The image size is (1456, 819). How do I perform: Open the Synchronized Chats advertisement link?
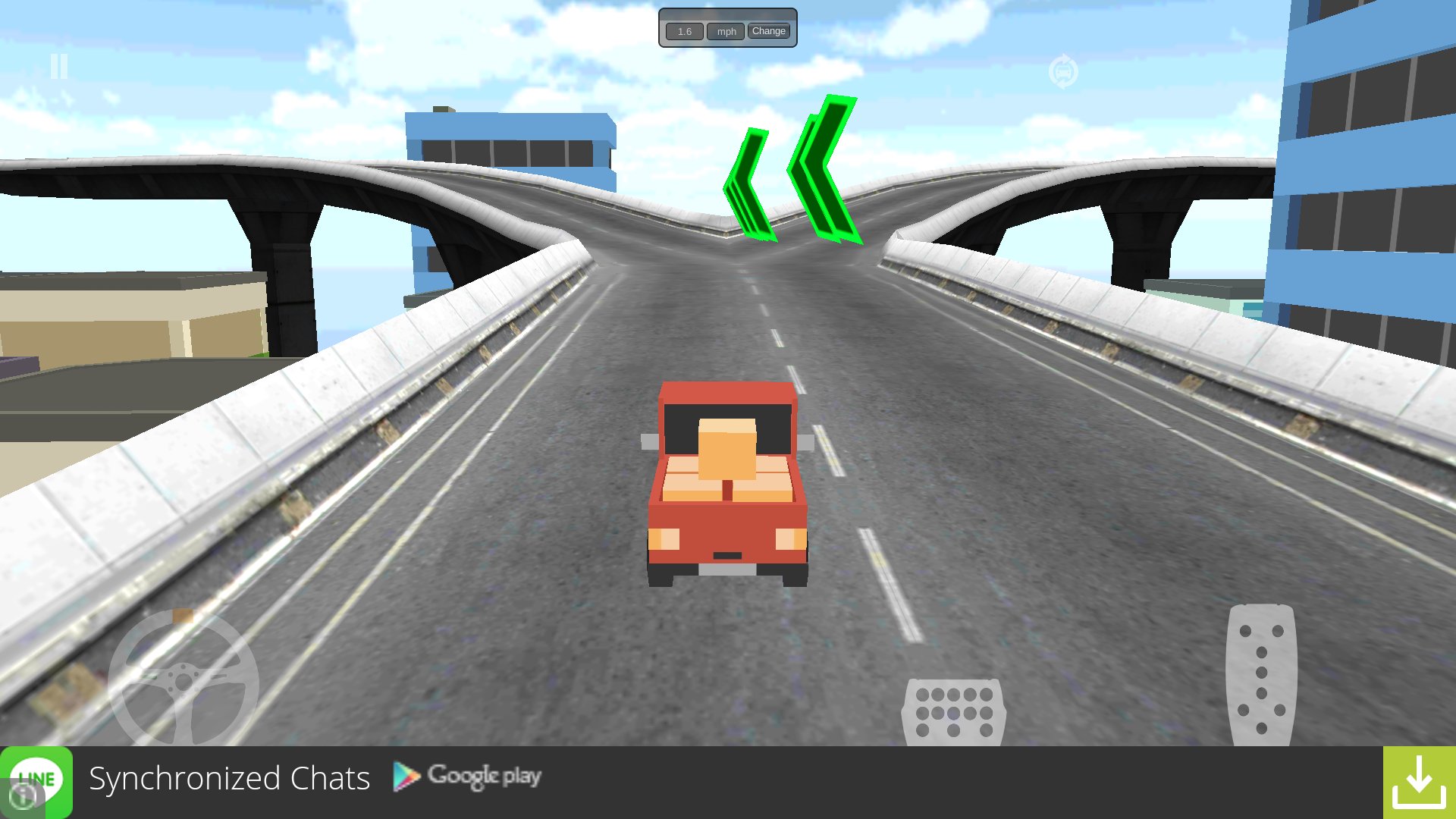click(x=229, y=778)
